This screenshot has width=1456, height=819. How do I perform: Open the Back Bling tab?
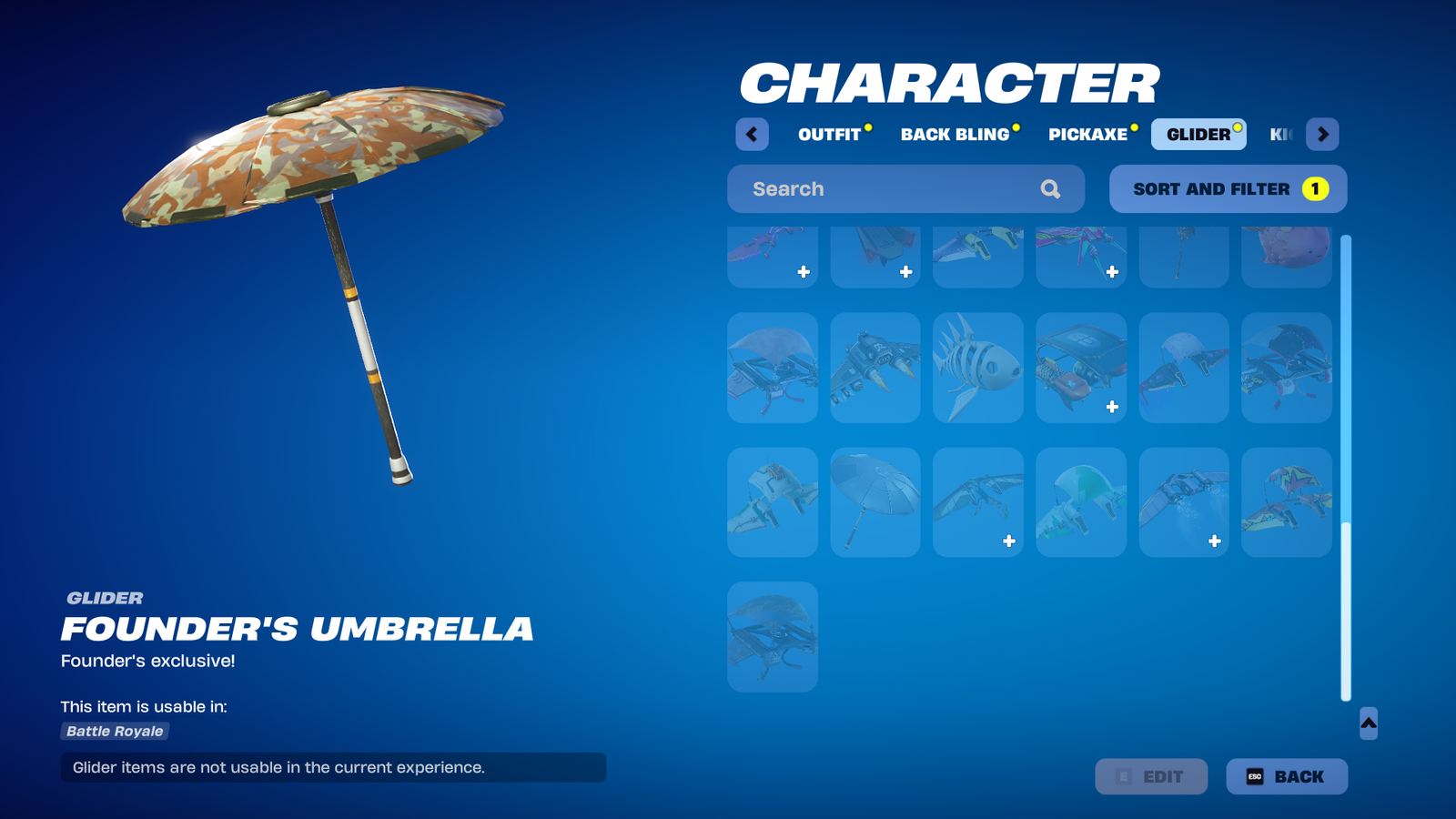click(955, 135)
